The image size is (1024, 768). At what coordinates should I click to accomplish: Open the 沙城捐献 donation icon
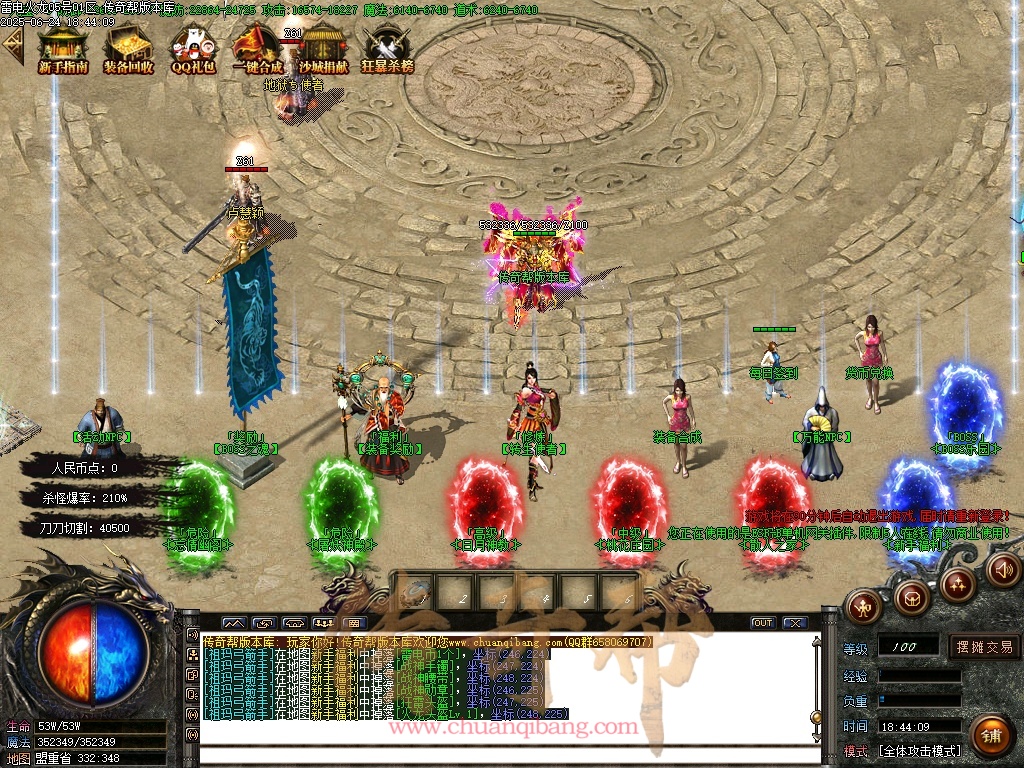click(324, 49)
